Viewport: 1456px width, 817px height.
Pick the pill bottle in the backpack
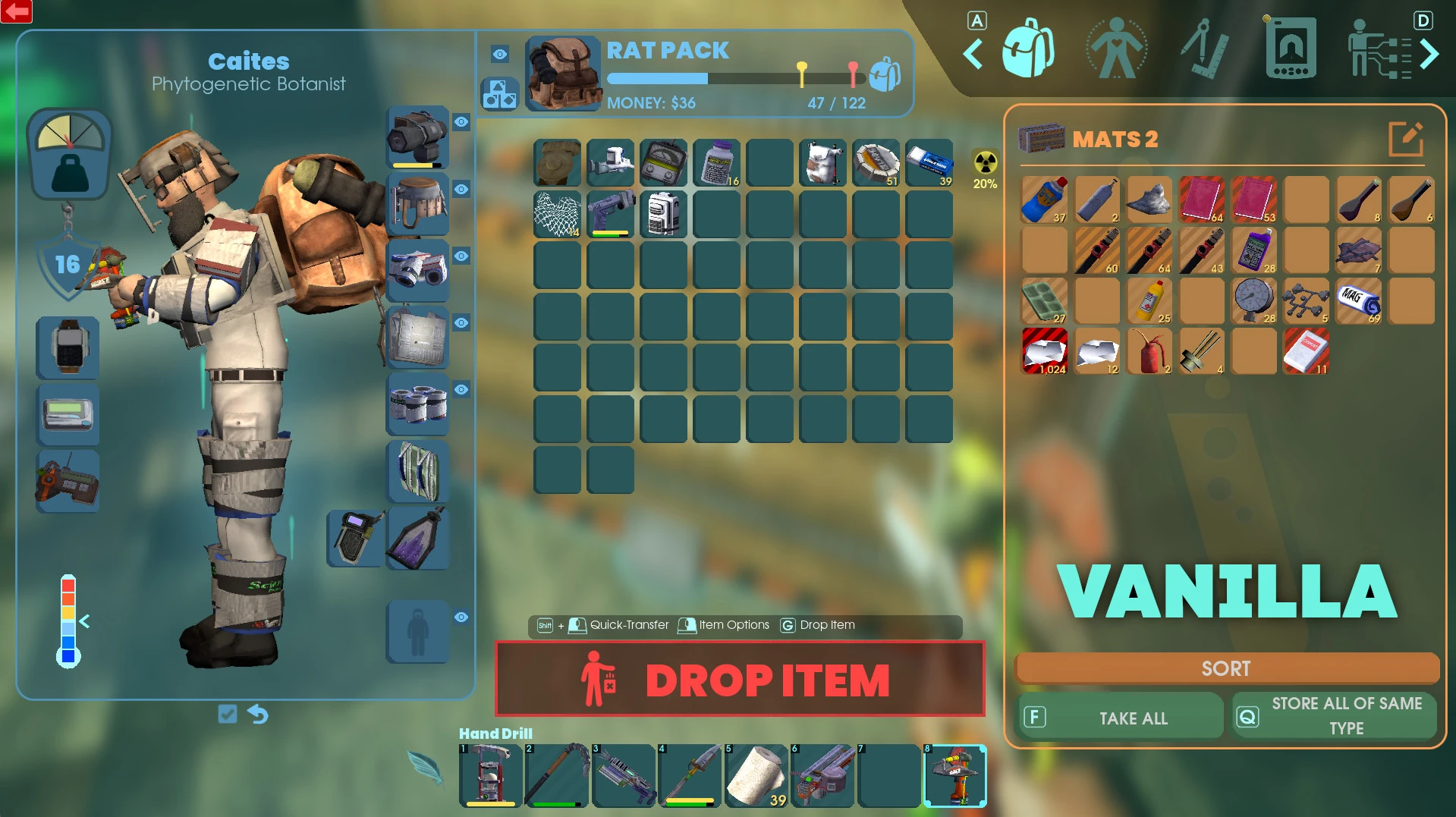click(716, 162)
